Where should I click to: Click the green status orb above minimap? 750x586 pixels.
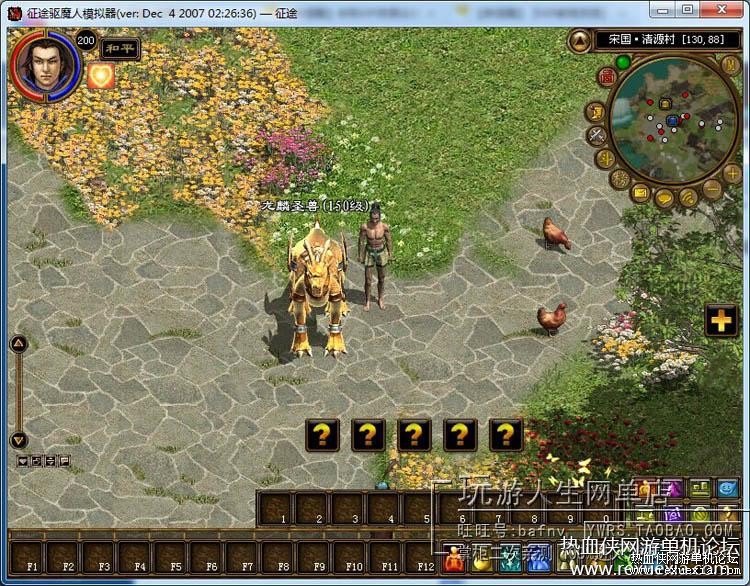(623, 62)
